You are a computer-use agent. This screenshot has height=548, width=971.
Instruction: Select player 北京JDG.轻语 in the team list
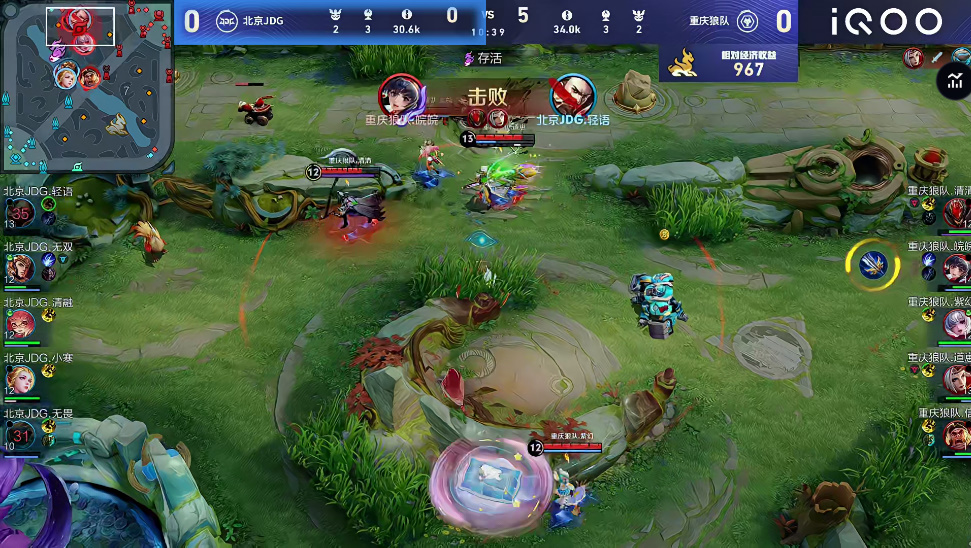coord(21,212)
